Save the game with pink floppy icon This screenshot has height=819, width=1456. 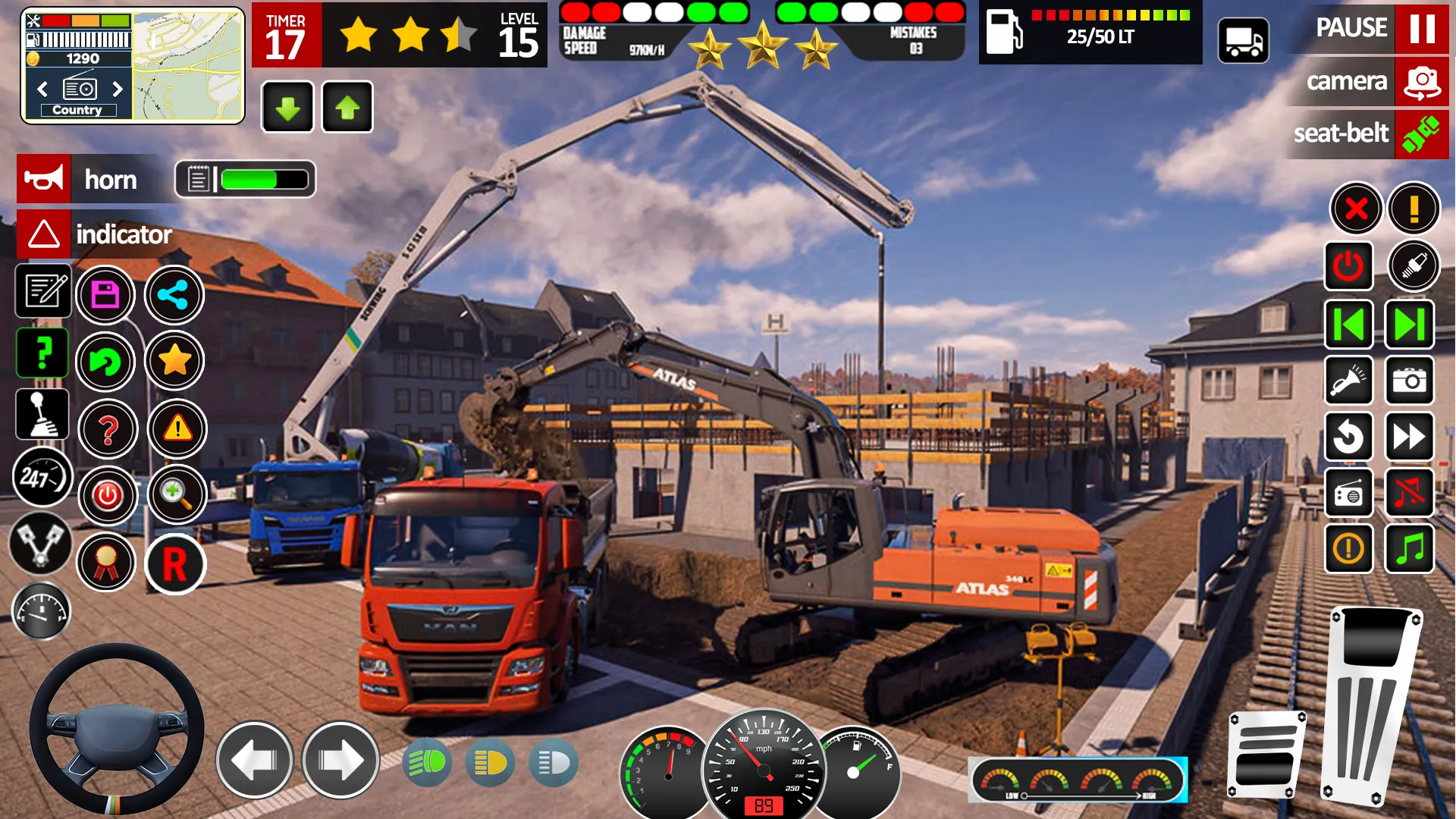pos(107,295)
